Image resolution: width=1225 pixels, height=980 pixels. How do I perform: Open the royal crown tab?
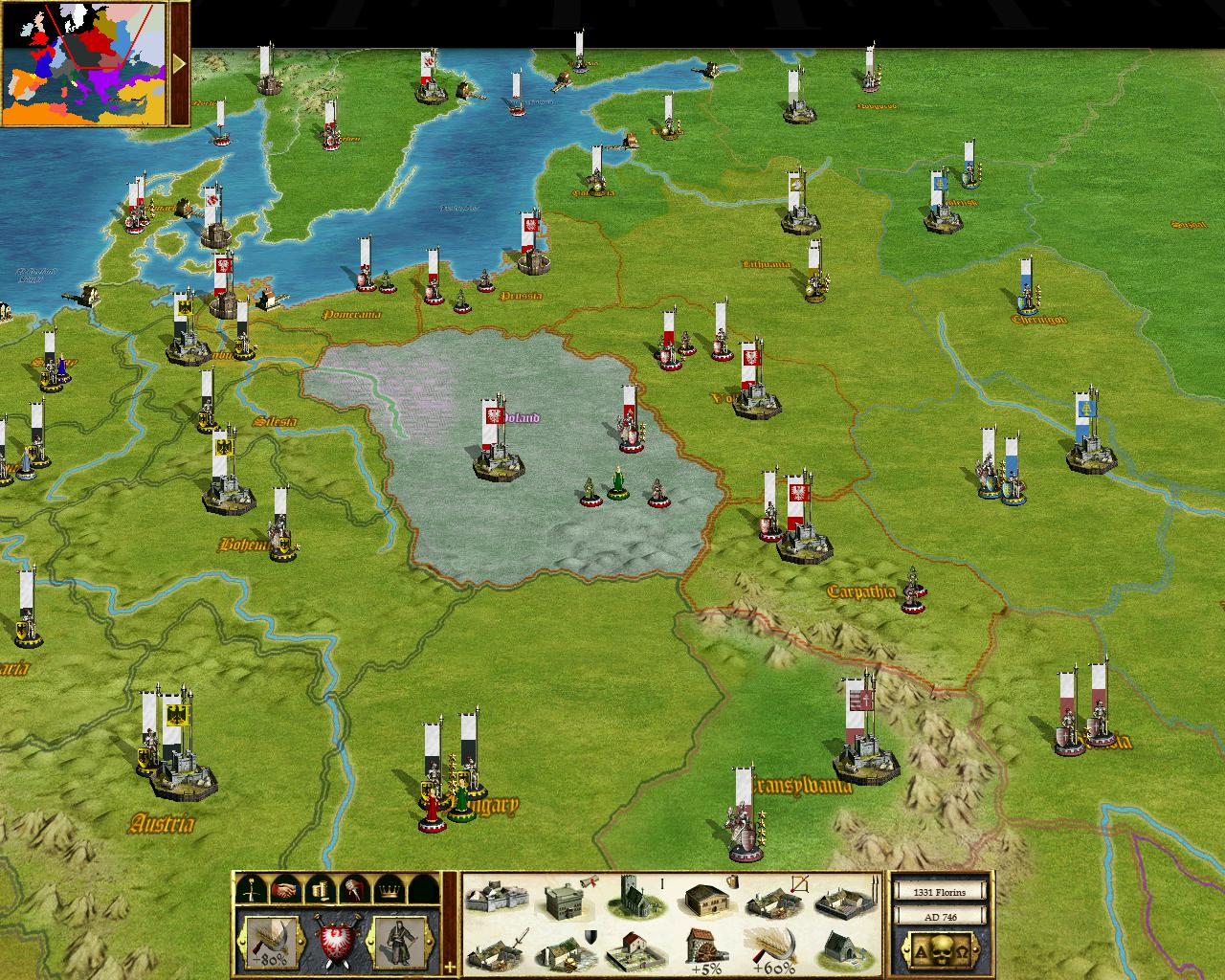pyautogui.click(x=388, y=890)
